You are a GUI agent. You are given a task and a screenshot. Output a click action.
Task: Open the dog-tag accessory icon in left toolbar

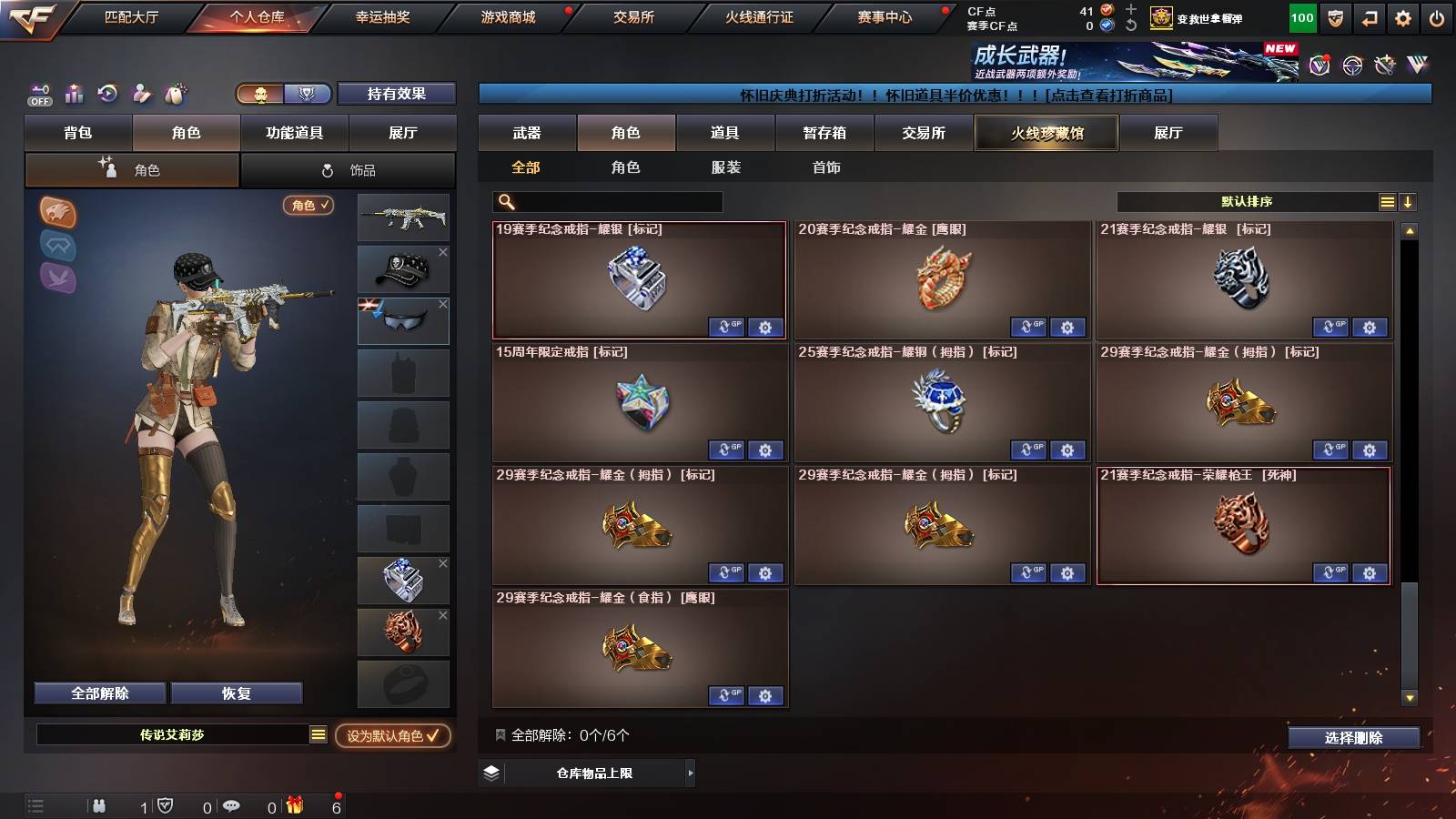[175, 93]
